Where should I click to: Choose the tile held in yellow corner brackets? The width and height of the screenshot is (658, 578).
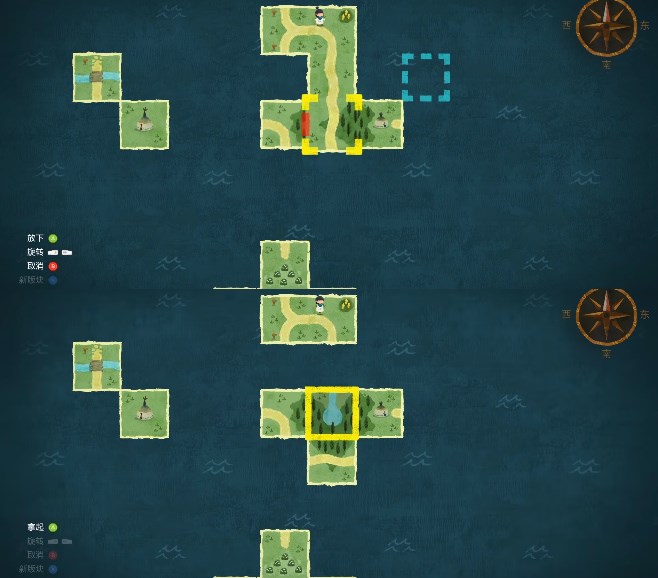[x=332, y=124]
